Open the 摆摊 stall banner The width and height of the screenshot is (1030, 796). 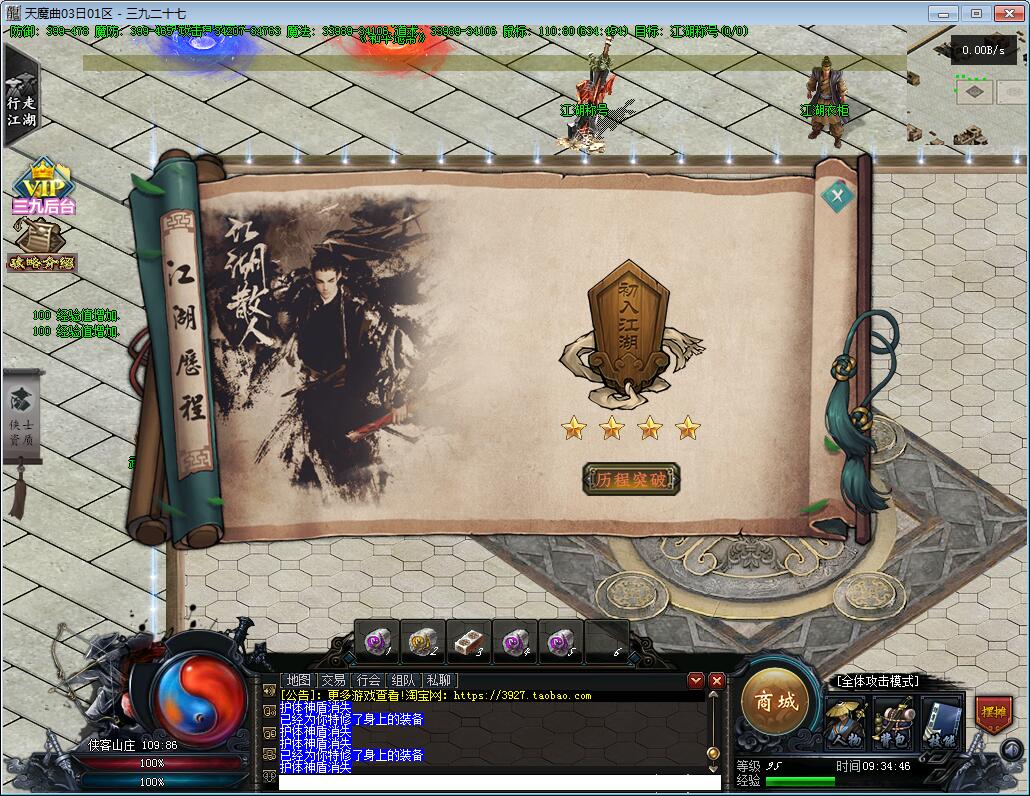point(993,715)
